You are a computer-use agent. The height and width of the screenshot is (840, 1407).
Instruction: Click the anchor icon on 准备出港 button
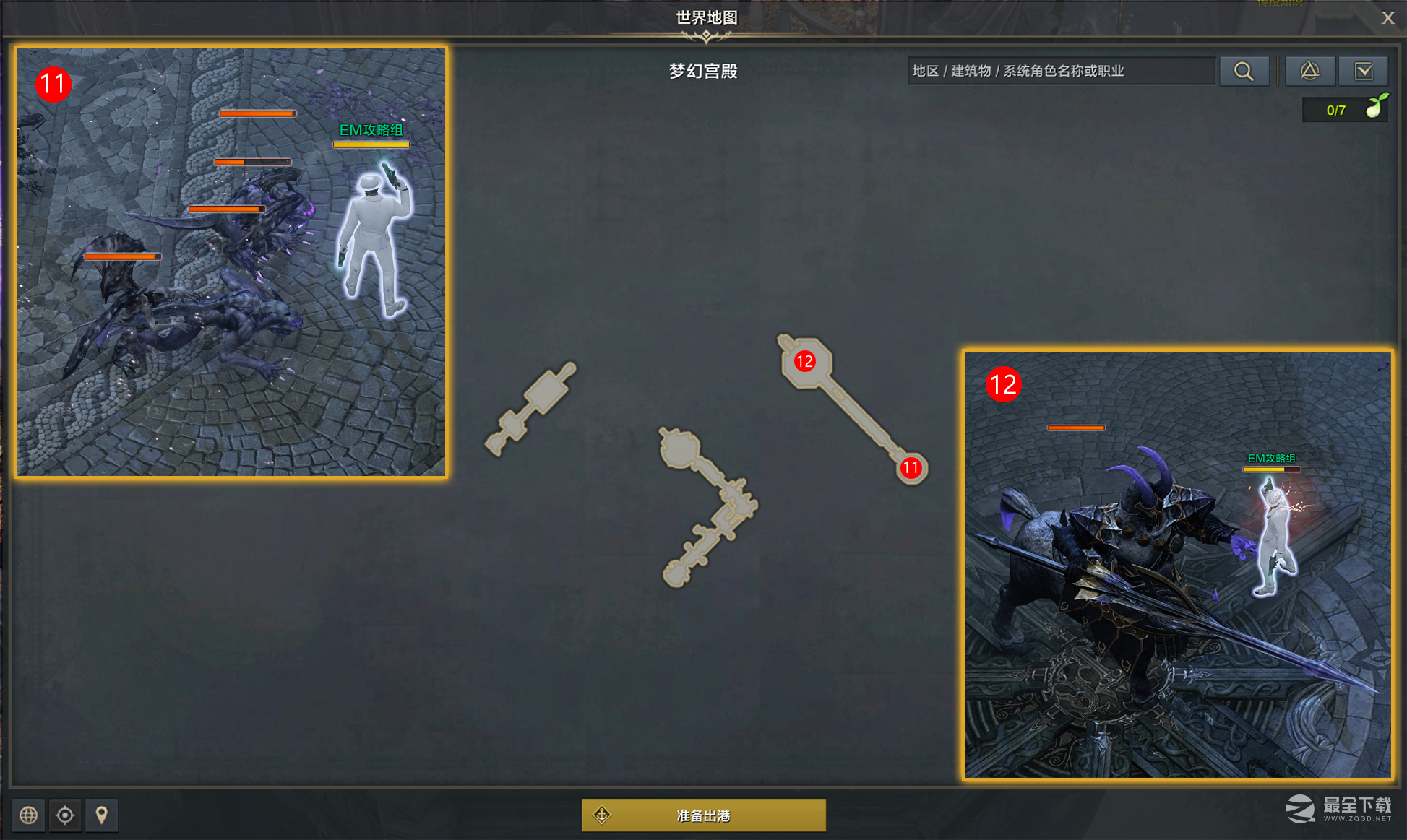pos(601,814)
